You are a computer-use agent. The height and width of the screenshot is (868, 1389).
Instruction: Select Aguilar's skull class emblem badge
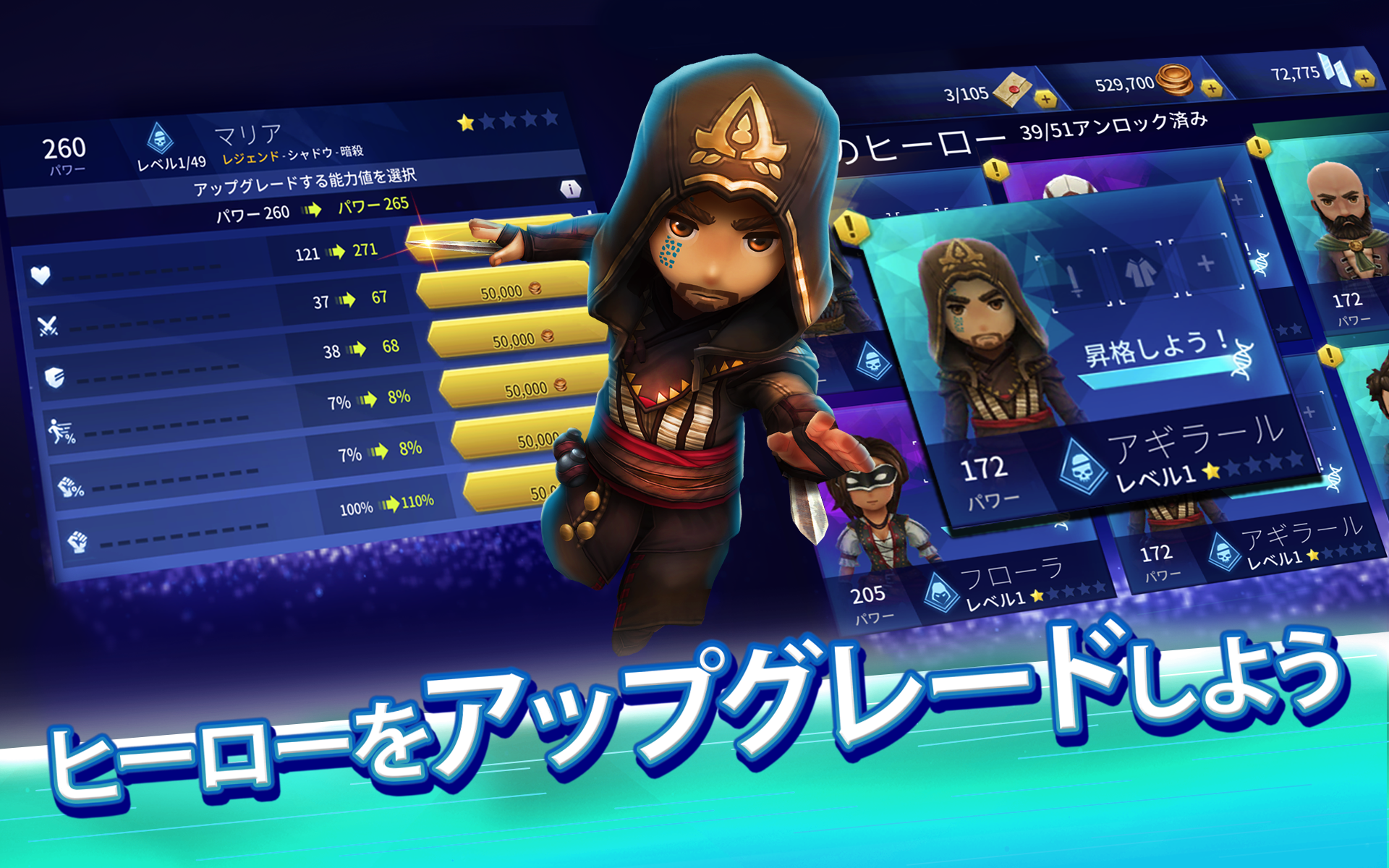coord(1083,466)
